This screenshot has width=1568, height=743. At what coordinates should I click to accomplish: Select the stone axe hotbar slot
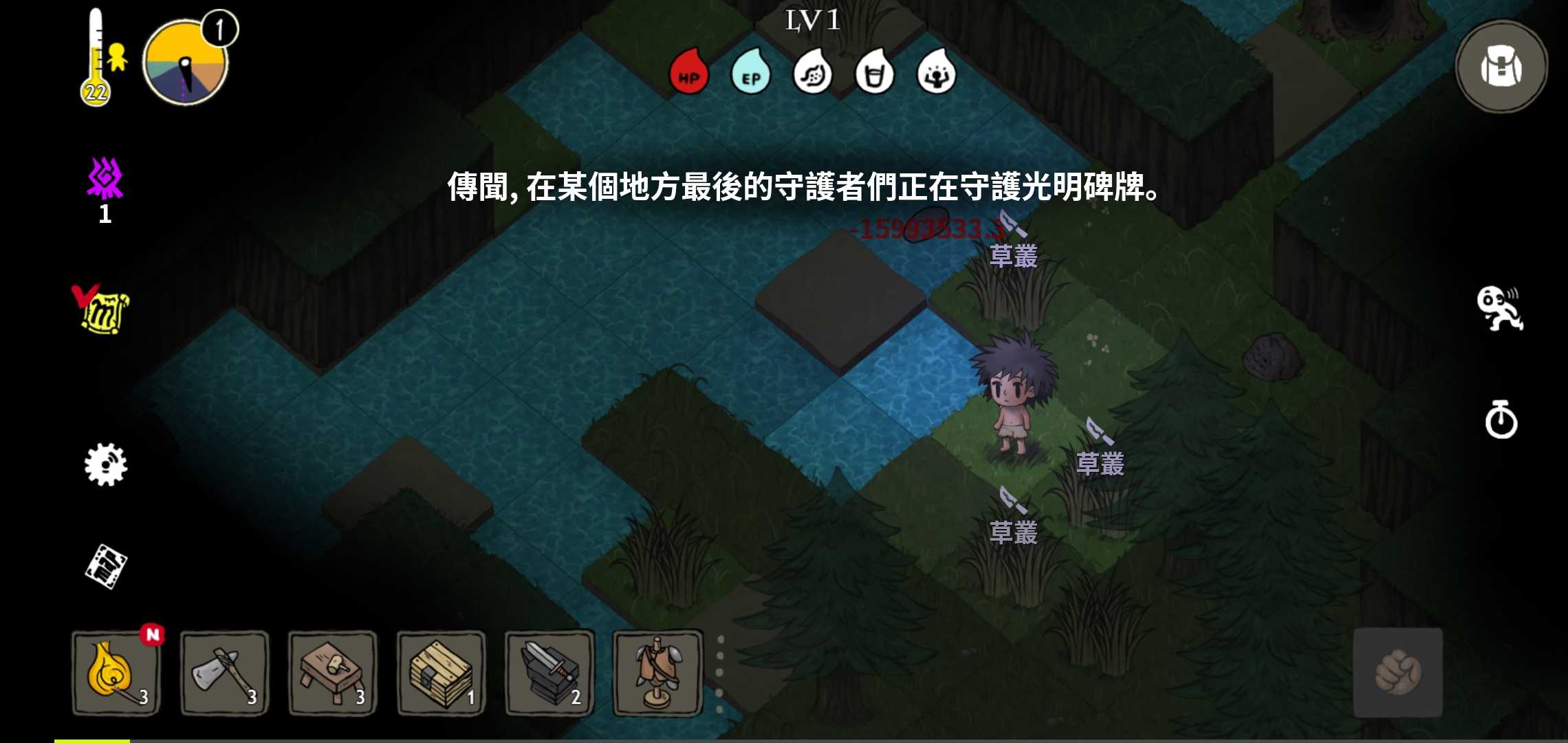(224, 674)
